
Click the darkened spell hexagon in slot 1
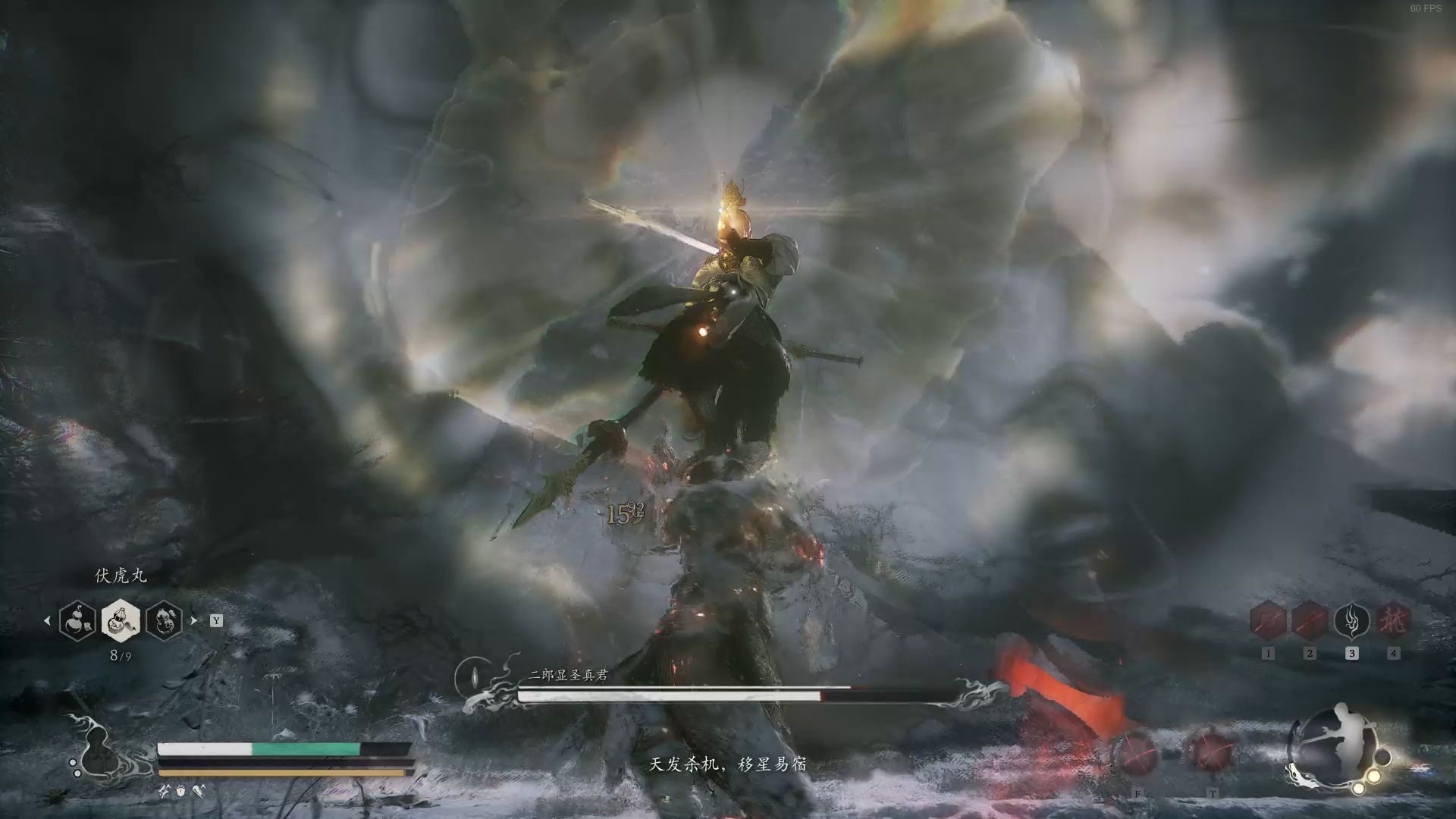pyautogui.click(x=1268, y=620)
